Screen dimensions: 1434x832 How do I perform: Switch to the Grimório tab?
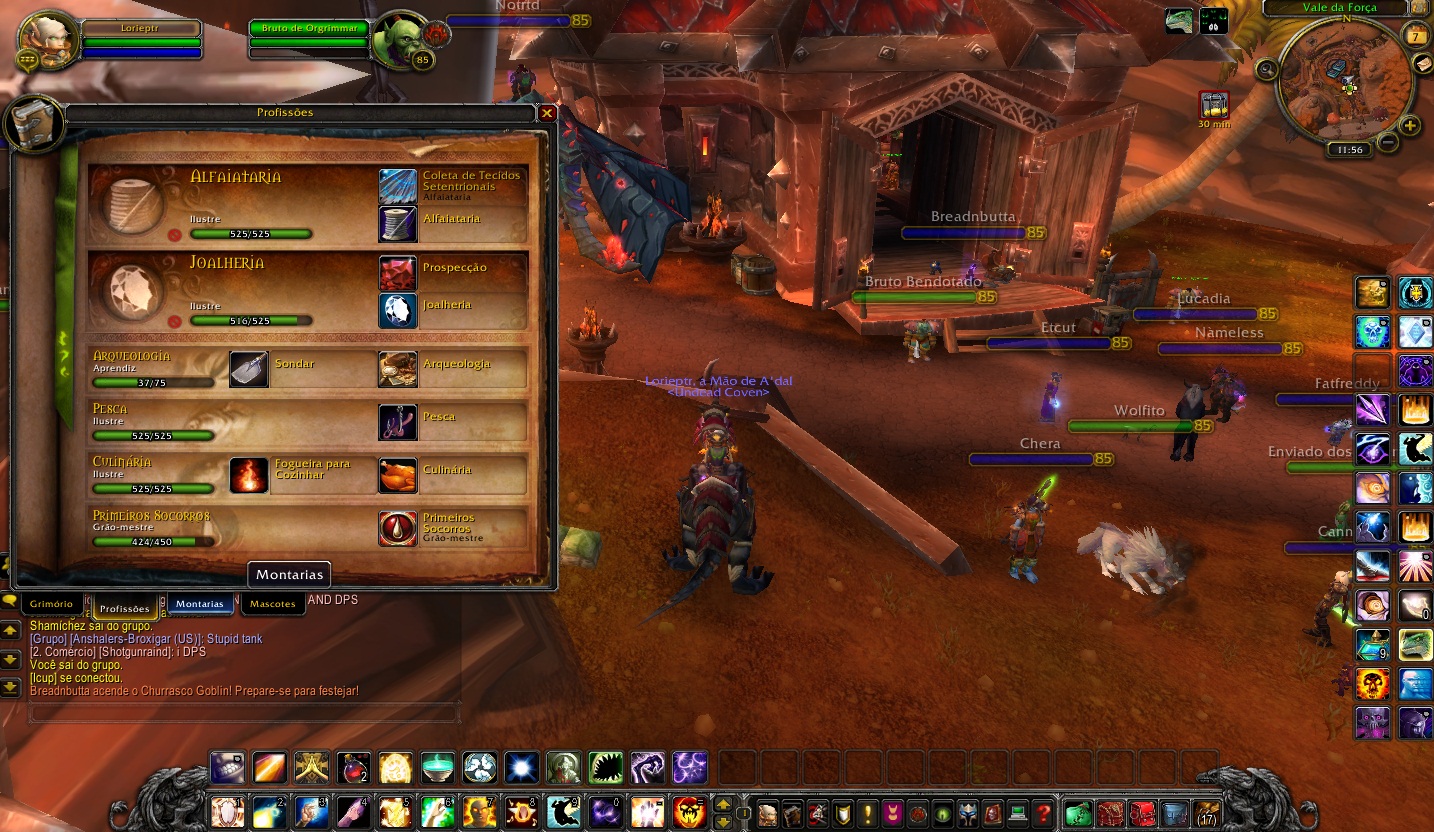click(x=51, y=604)
